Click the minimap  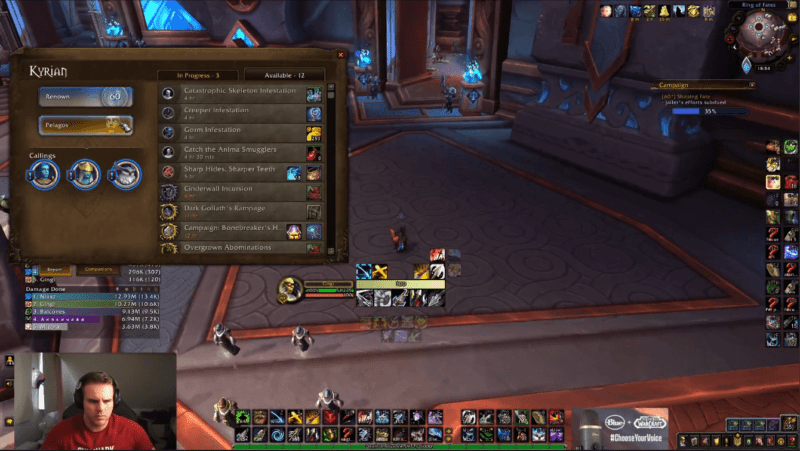coord(755,40)
